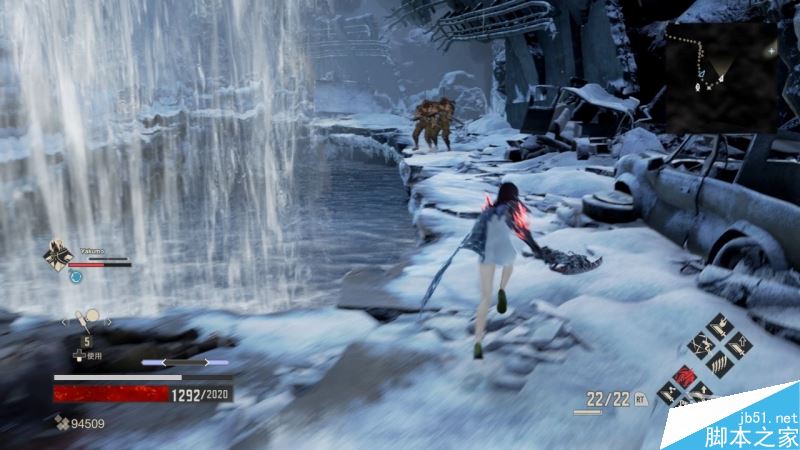Activate the flaming sword gift

tap(720, 326)
